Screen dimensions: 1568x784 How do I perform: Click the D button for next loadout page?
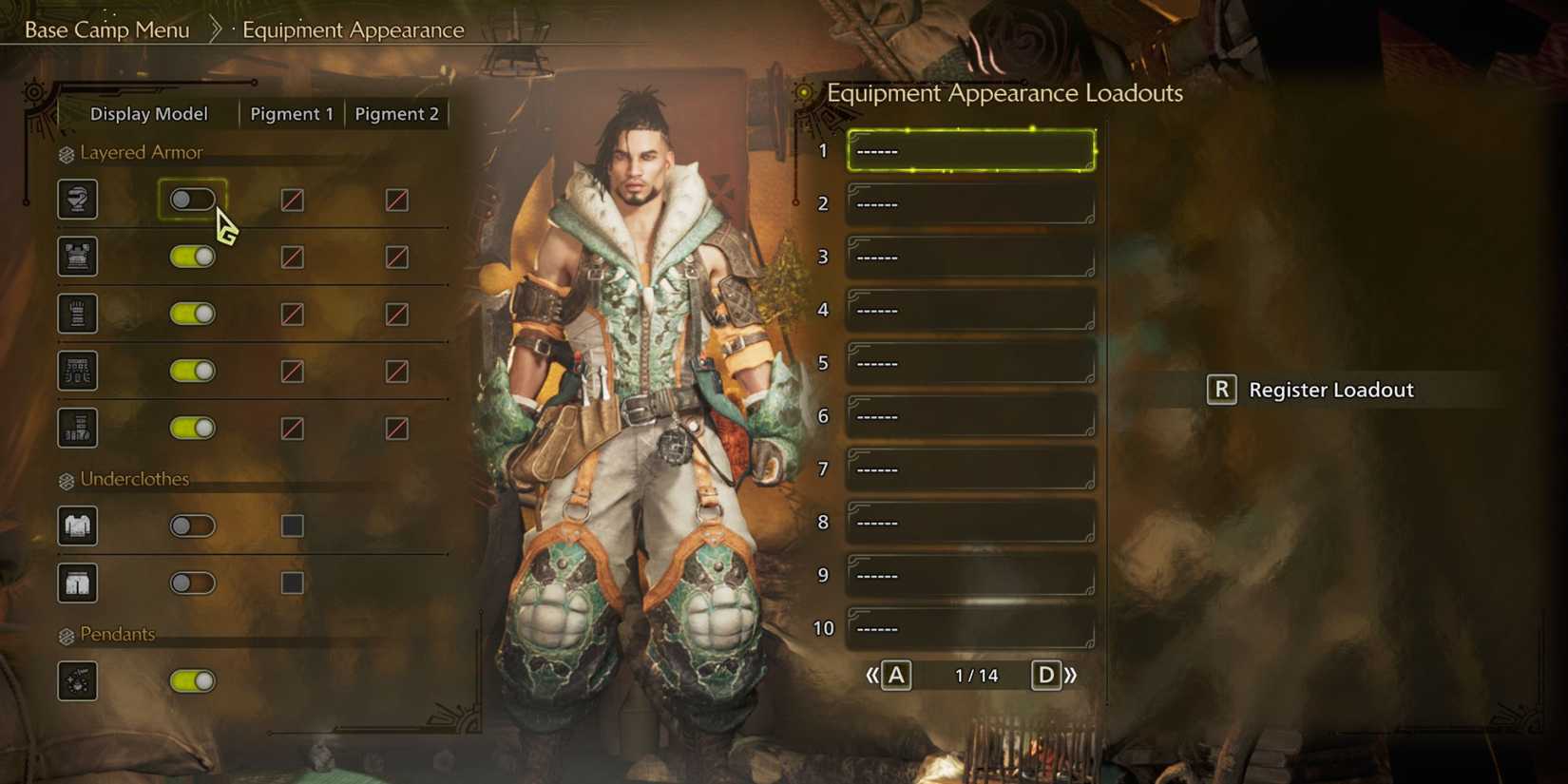(1046, 675)
